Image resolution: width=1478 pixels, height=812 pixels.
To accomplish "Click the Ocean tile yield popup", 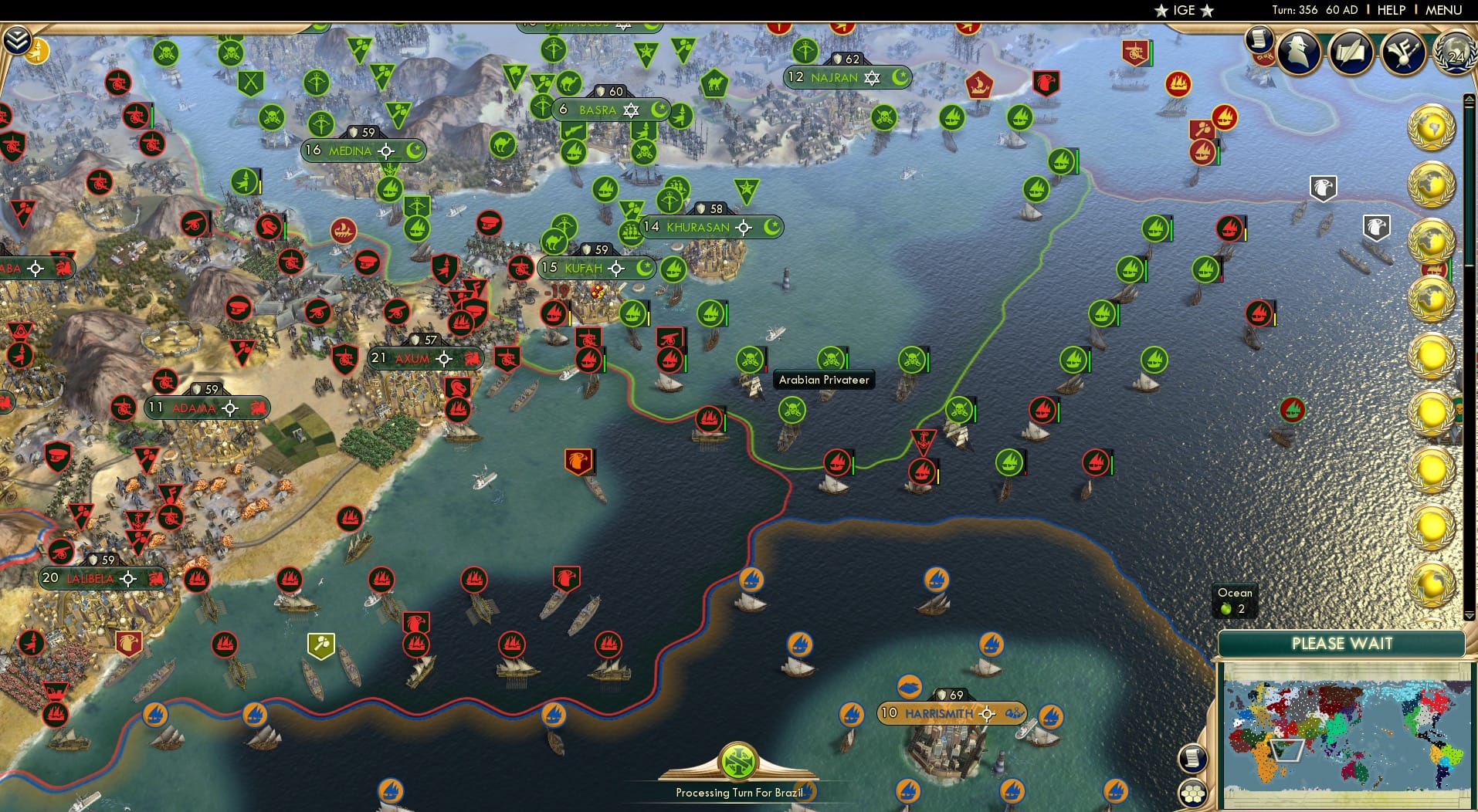I will pos(1236,601).
